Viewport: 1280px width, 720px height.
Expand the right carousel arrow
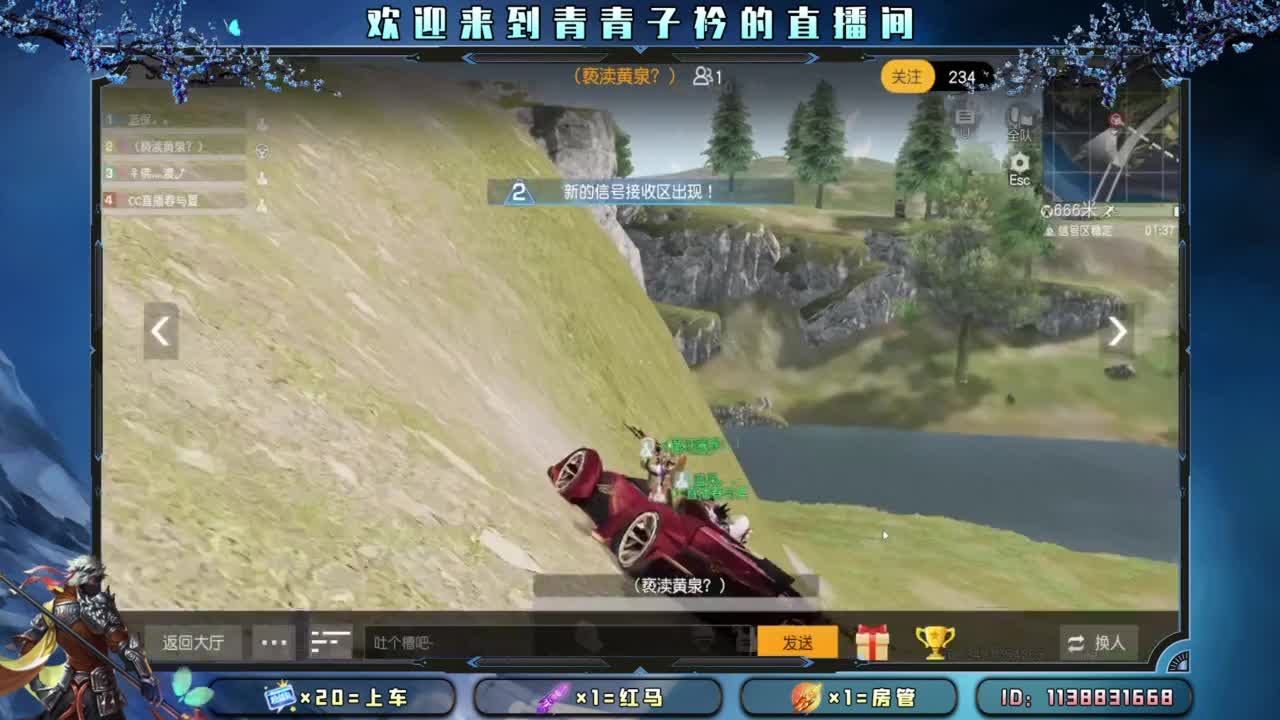click(x=1117, y=331)
